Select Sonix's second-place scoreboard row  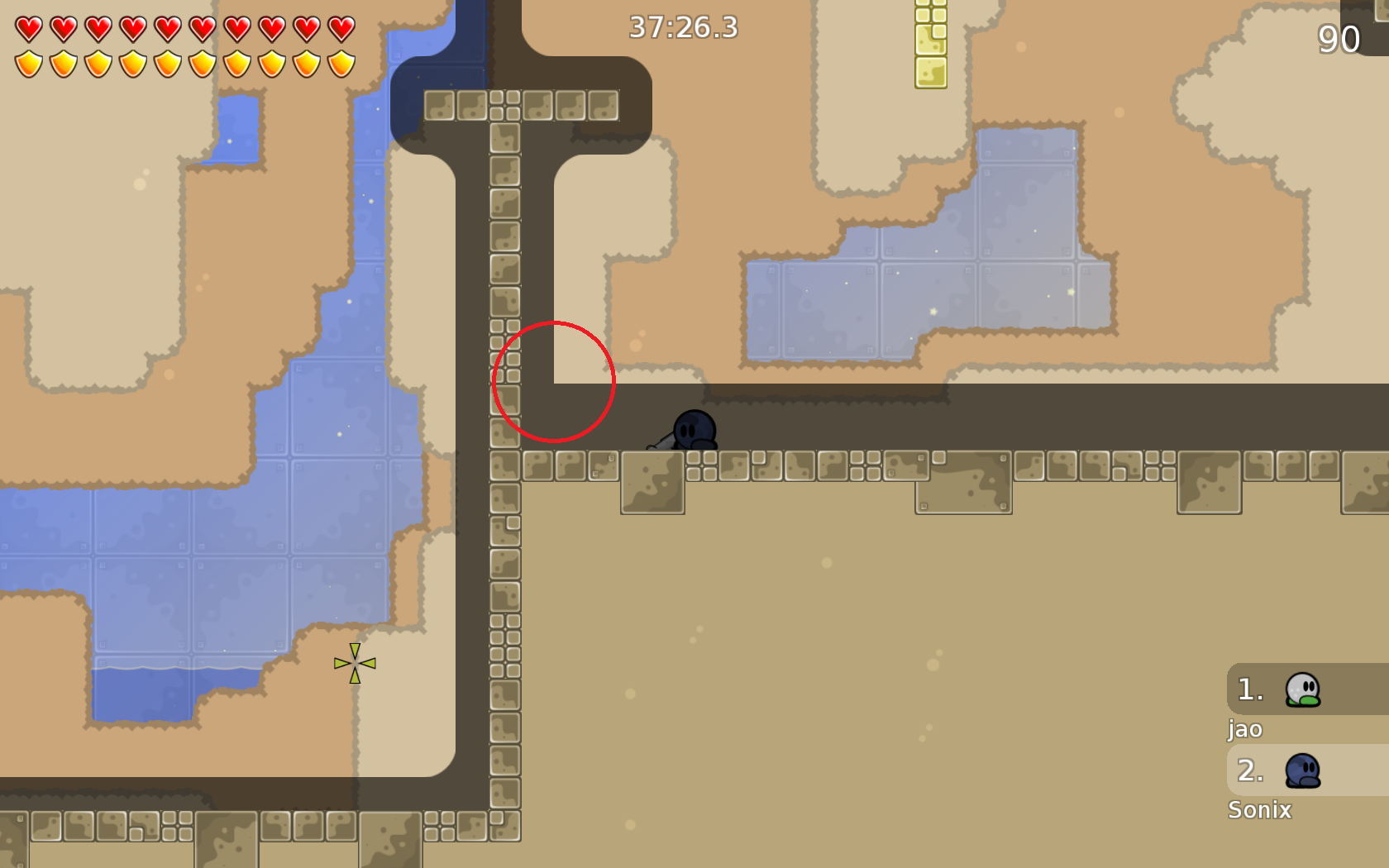[1306, 770]
